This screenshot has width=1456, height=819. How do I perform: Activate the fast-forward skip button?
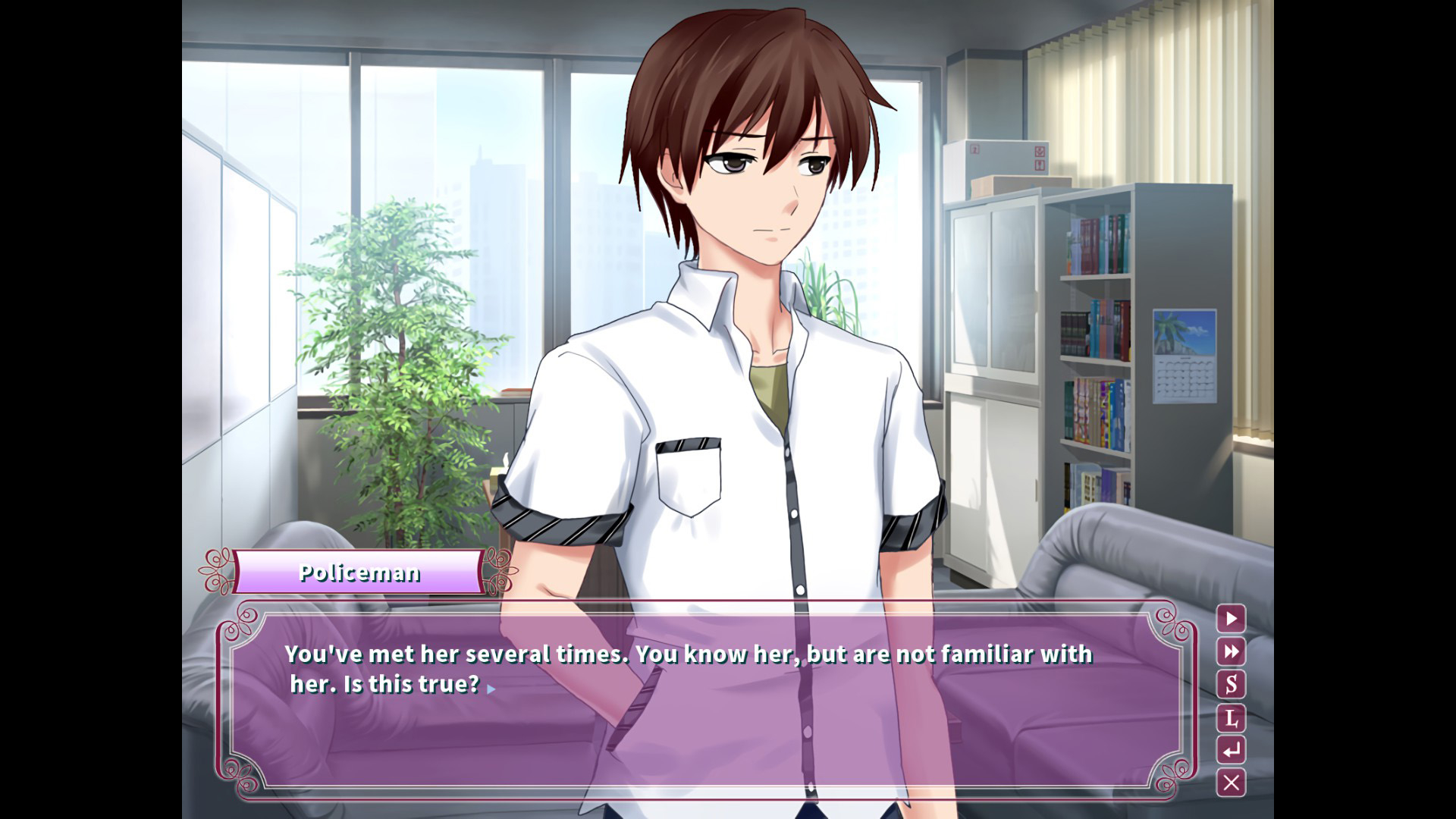click(x=1231, y=651)
